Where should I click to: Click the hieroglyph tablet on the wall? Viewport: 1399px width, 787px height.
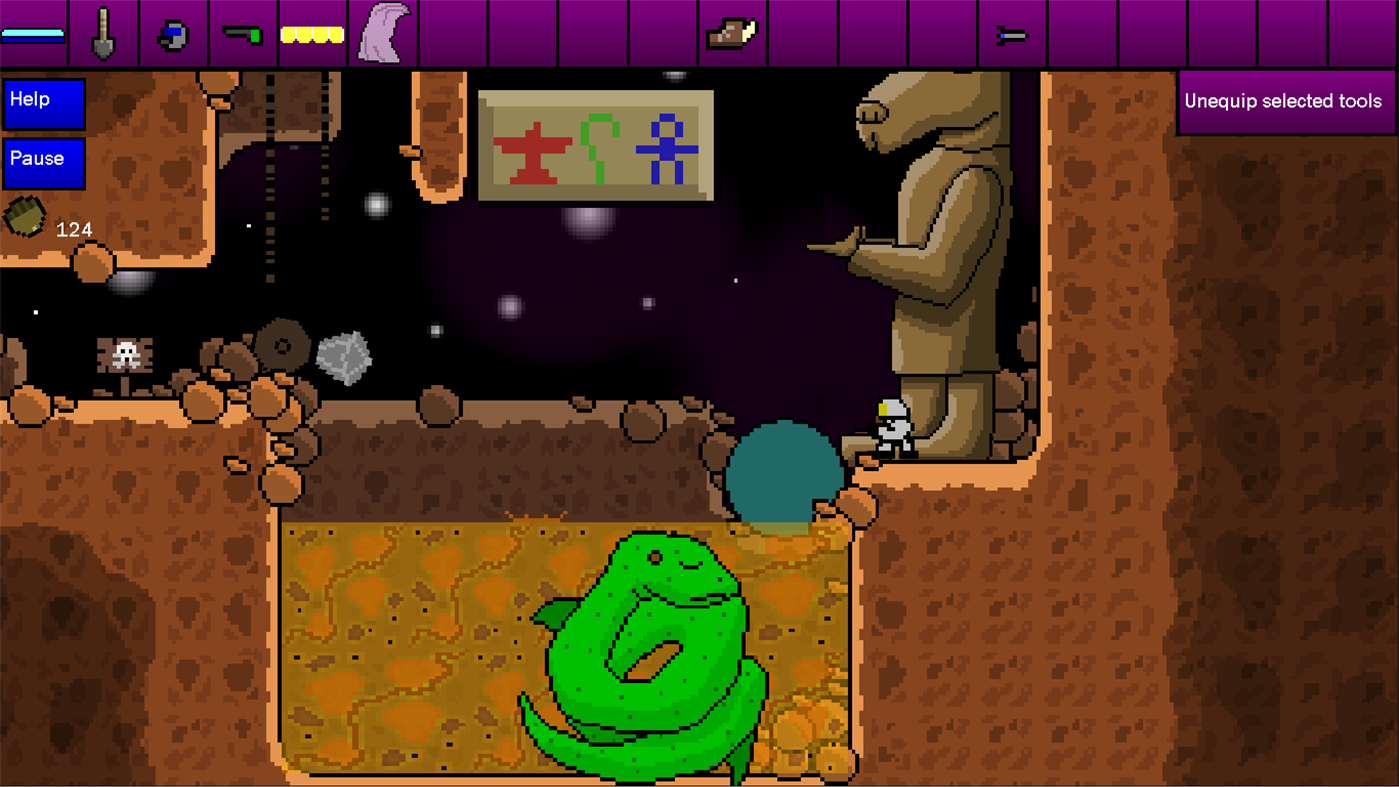[x=595, y=143]
